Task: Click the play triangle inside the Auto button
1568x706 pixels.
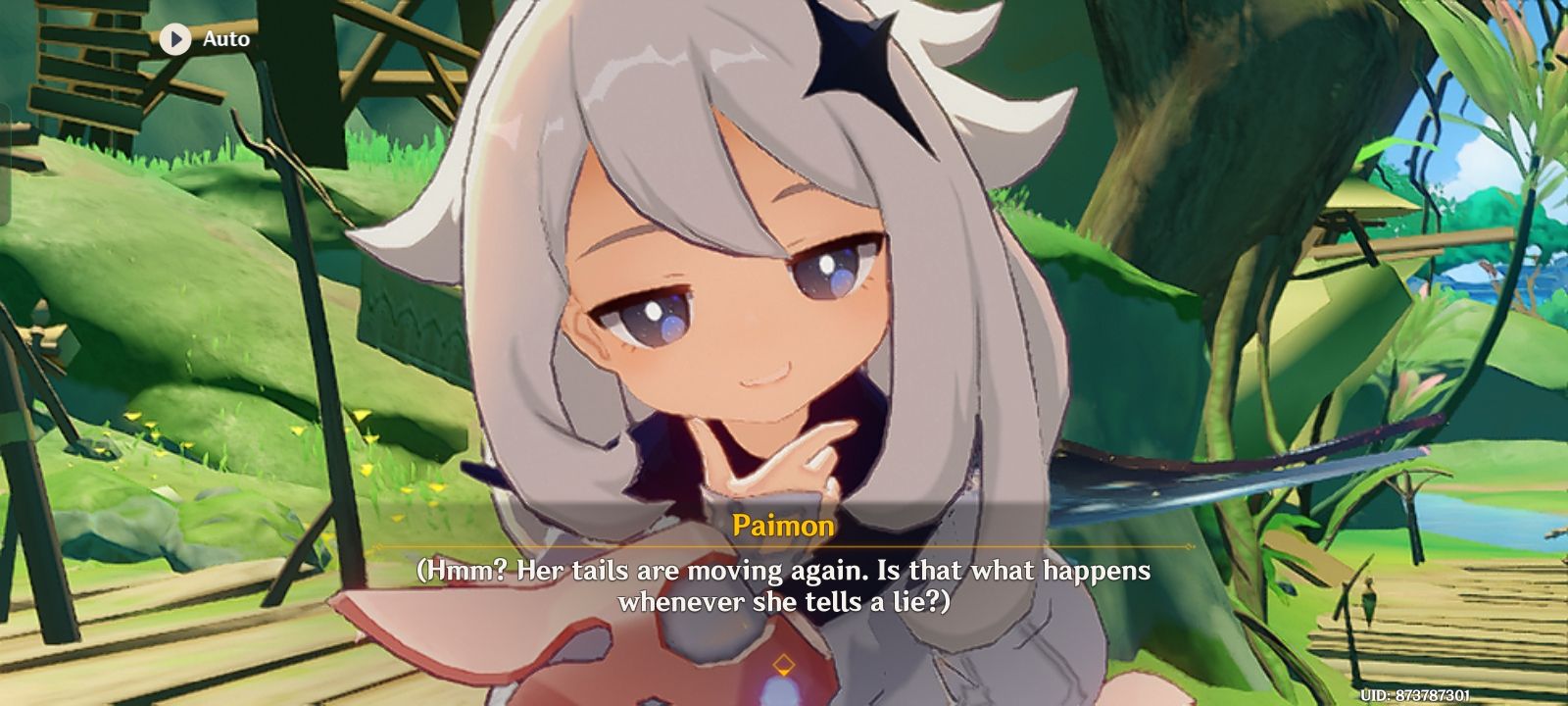Action: coord(176,40)
